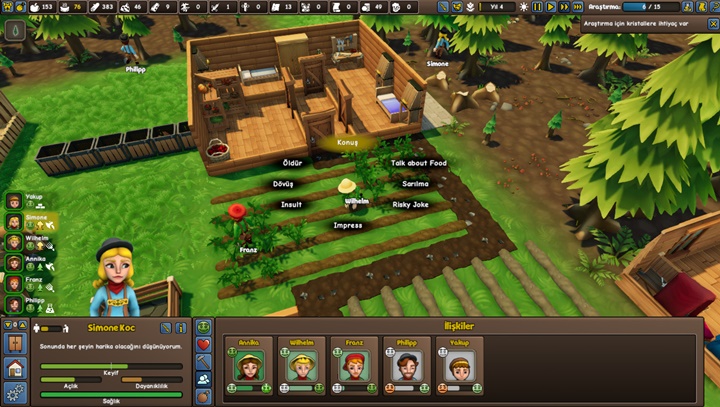Open the house building menu
This screenshot has width=720, height=407.
point(15,368)
